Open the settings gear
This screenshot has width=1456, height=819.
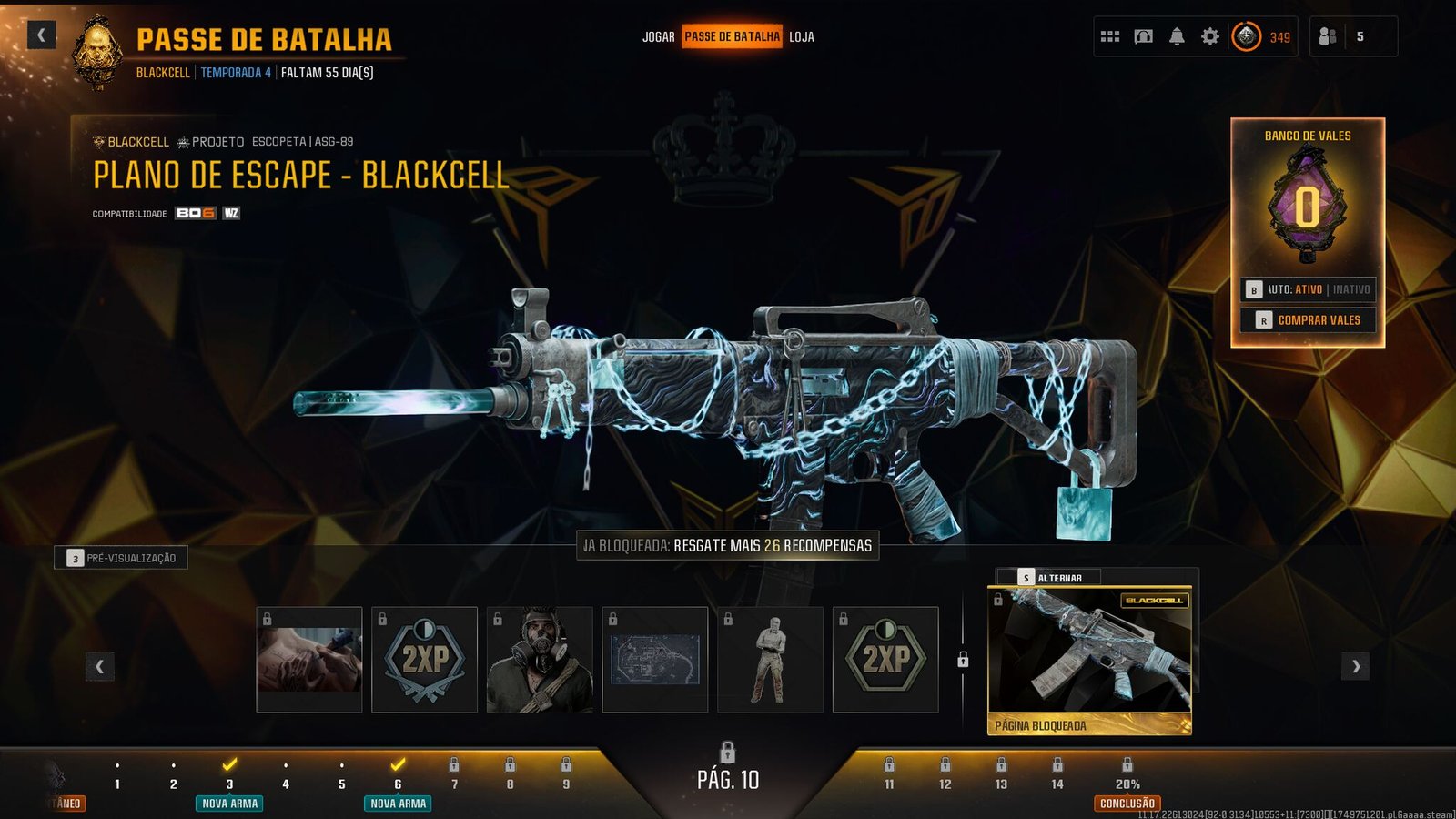click(x=1210, y=37)
